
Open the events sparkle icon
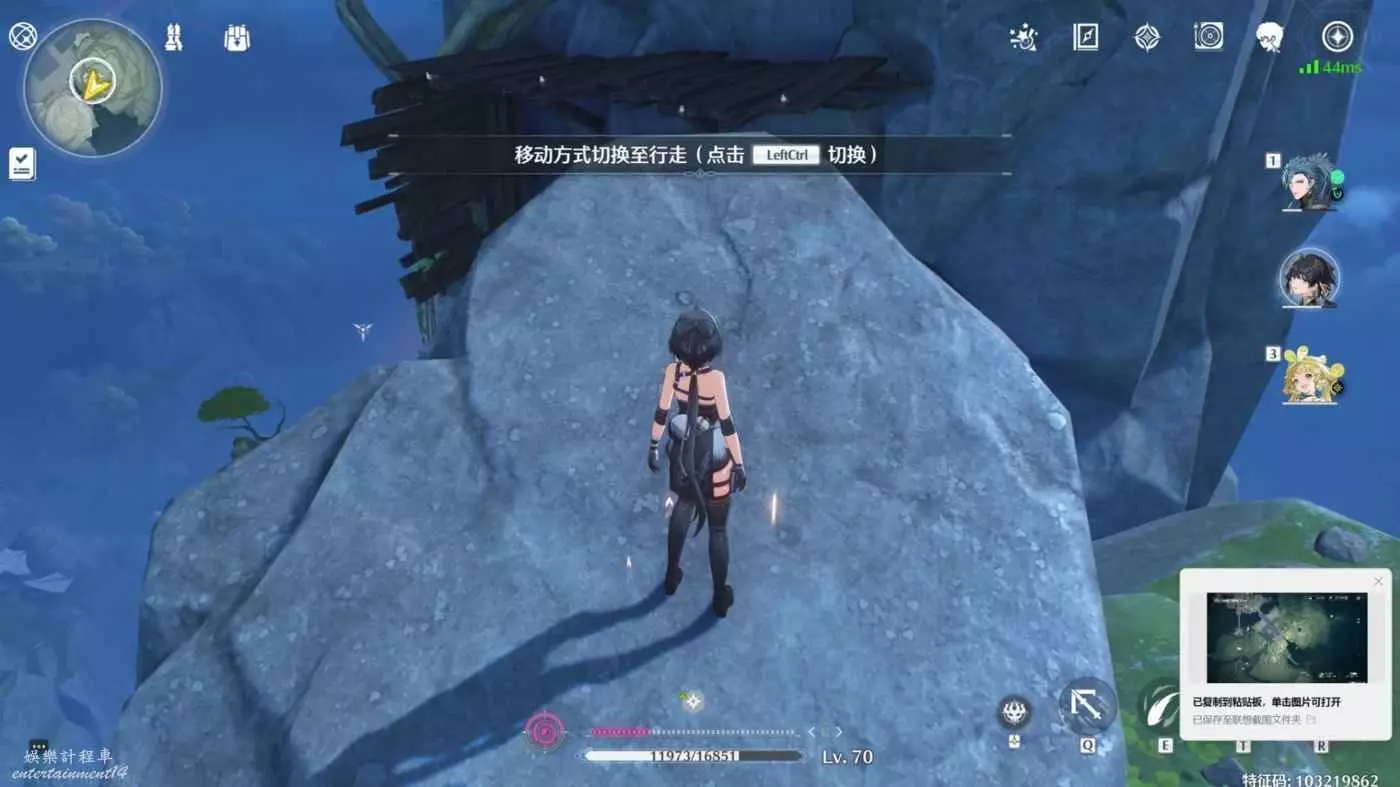pos(1023,38)
